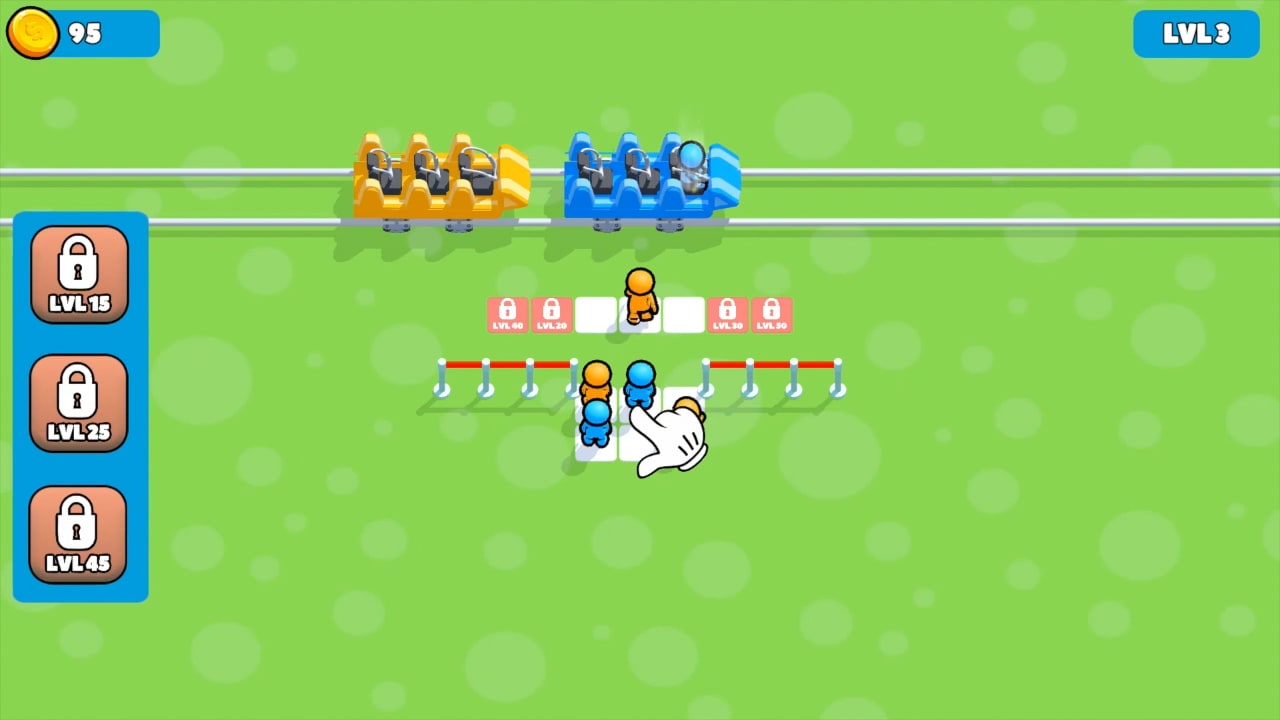Tap the LVL 50 locked seat slot
This screenshot has height=720, width=1280.
click(772, 314)
